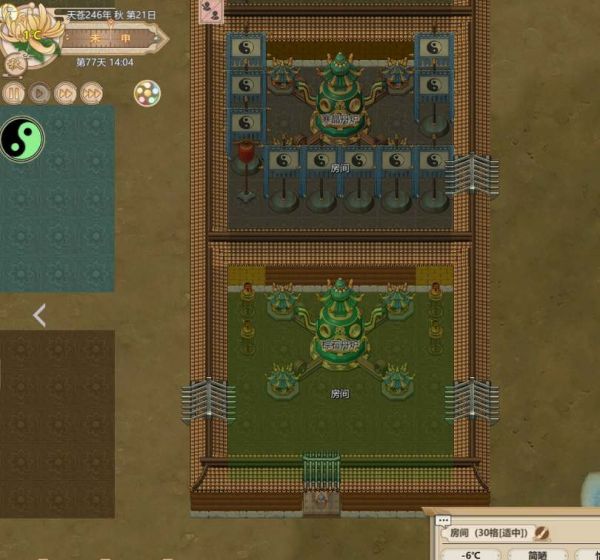Click the brush icon beside the room name

point(541,534)
